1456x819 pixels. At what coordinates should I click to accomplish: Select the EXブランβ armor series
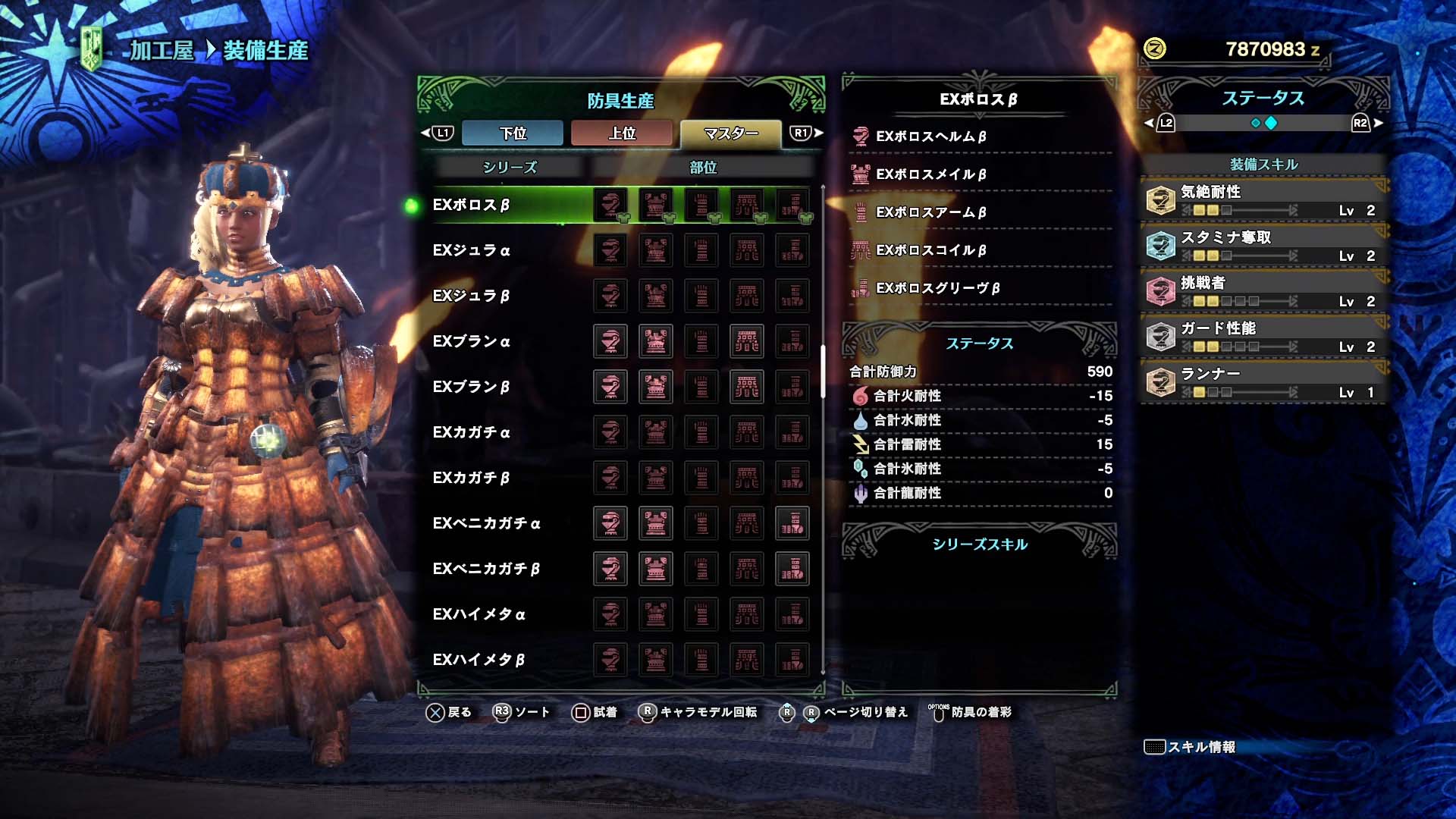471,387
